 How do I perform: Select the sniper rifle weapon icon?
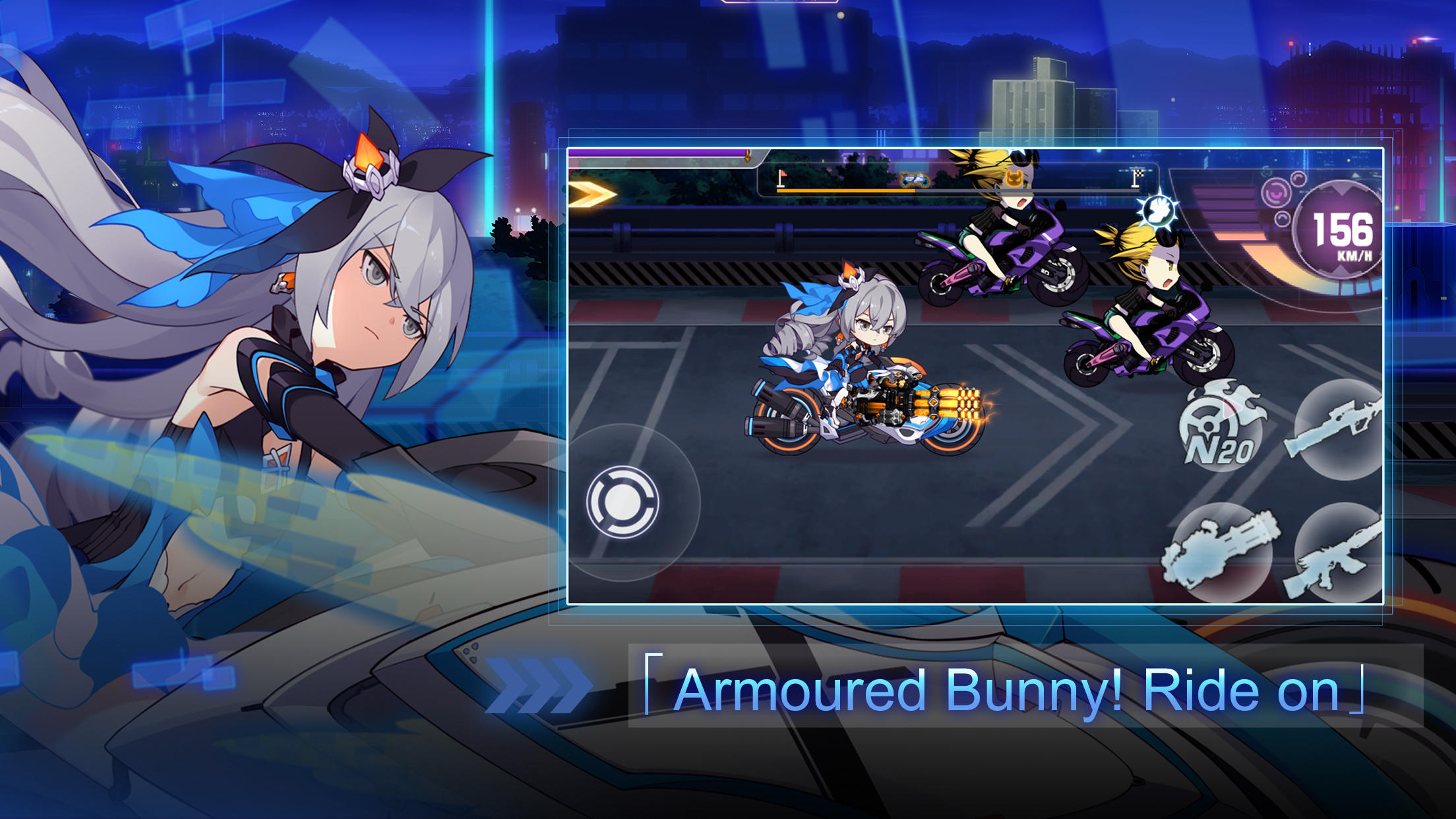tap(1339, 429)
